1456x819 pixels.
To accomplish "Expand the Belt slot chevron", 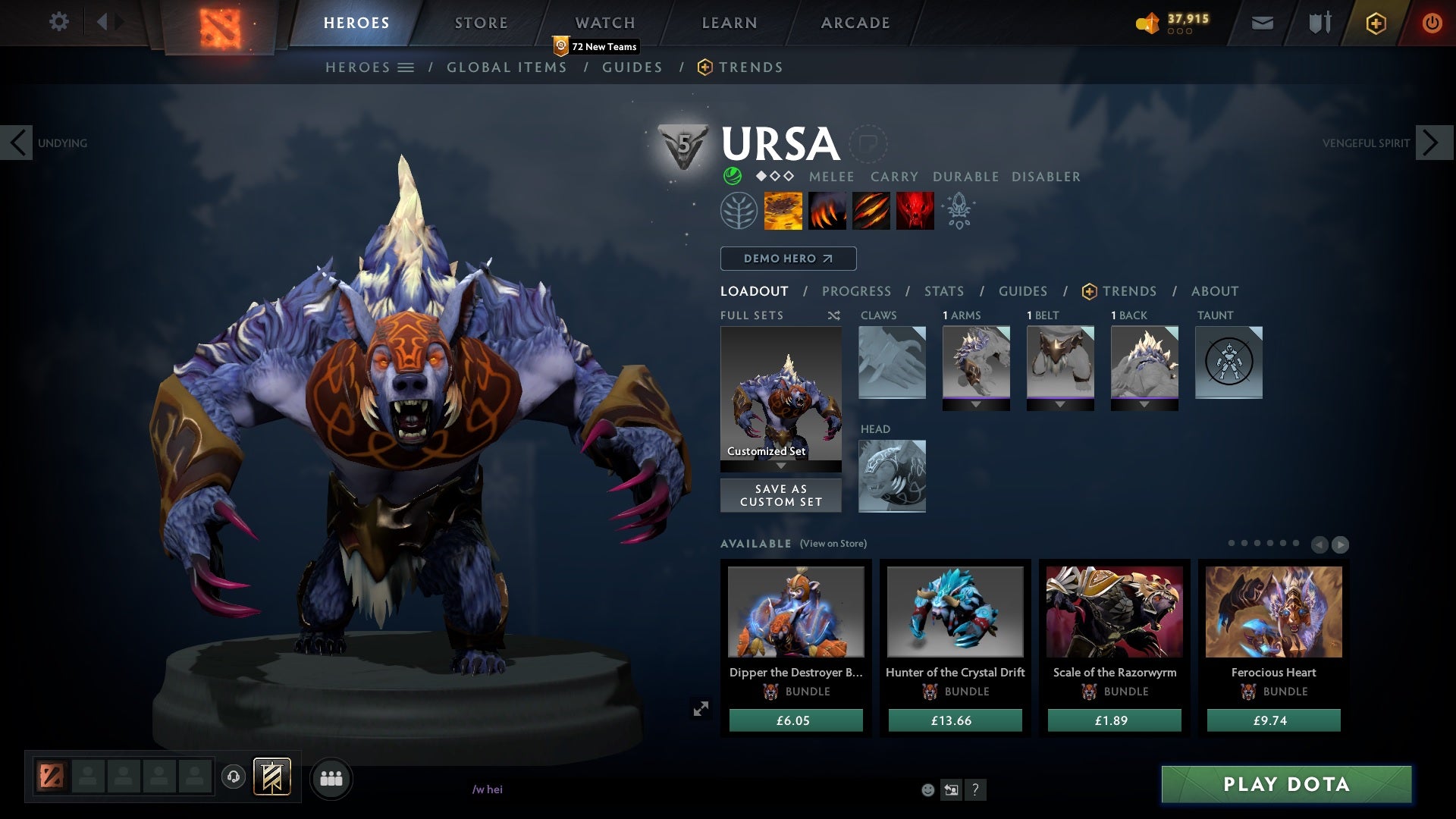I will click(1060, 405).
